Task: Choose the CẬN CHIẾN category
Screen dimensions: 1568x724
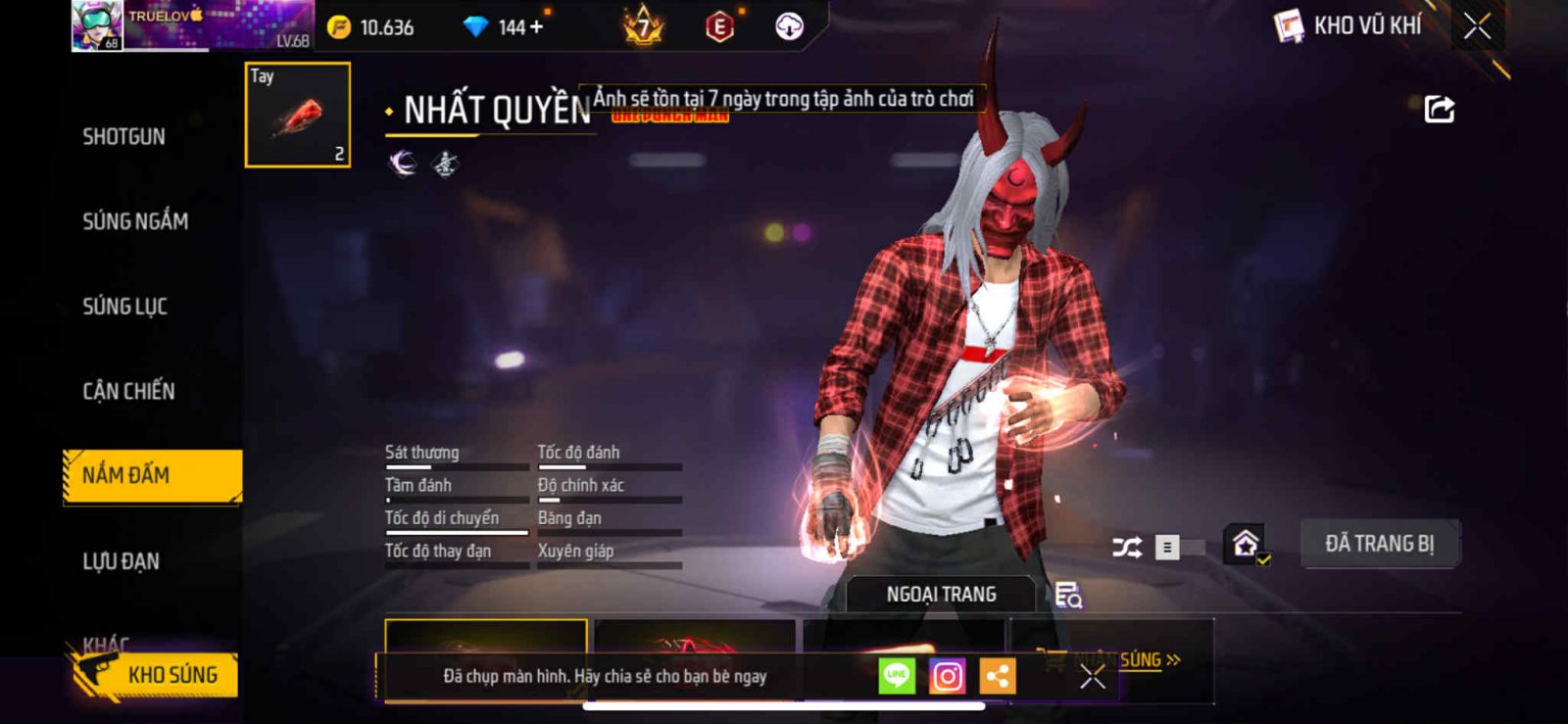Action: pyautogui.click(x=128, y=392)
